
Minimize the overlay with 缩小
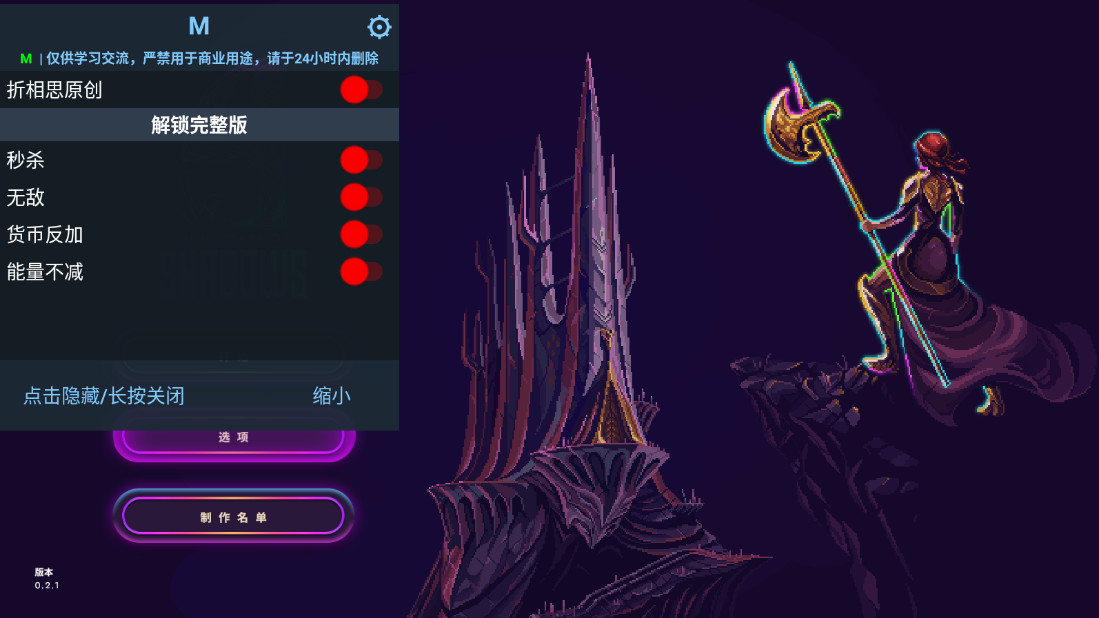tap(331, 396)
